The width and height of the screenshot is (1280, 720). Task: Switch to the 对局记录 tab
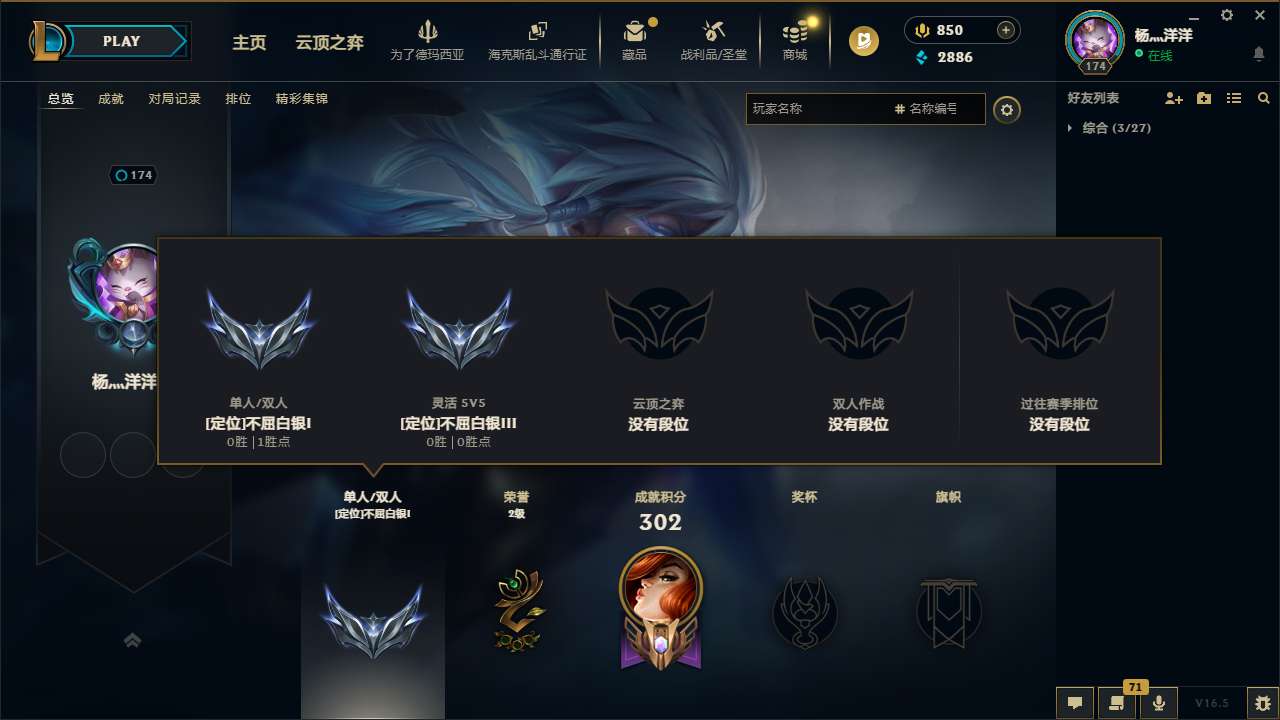[x=175, y=99]
